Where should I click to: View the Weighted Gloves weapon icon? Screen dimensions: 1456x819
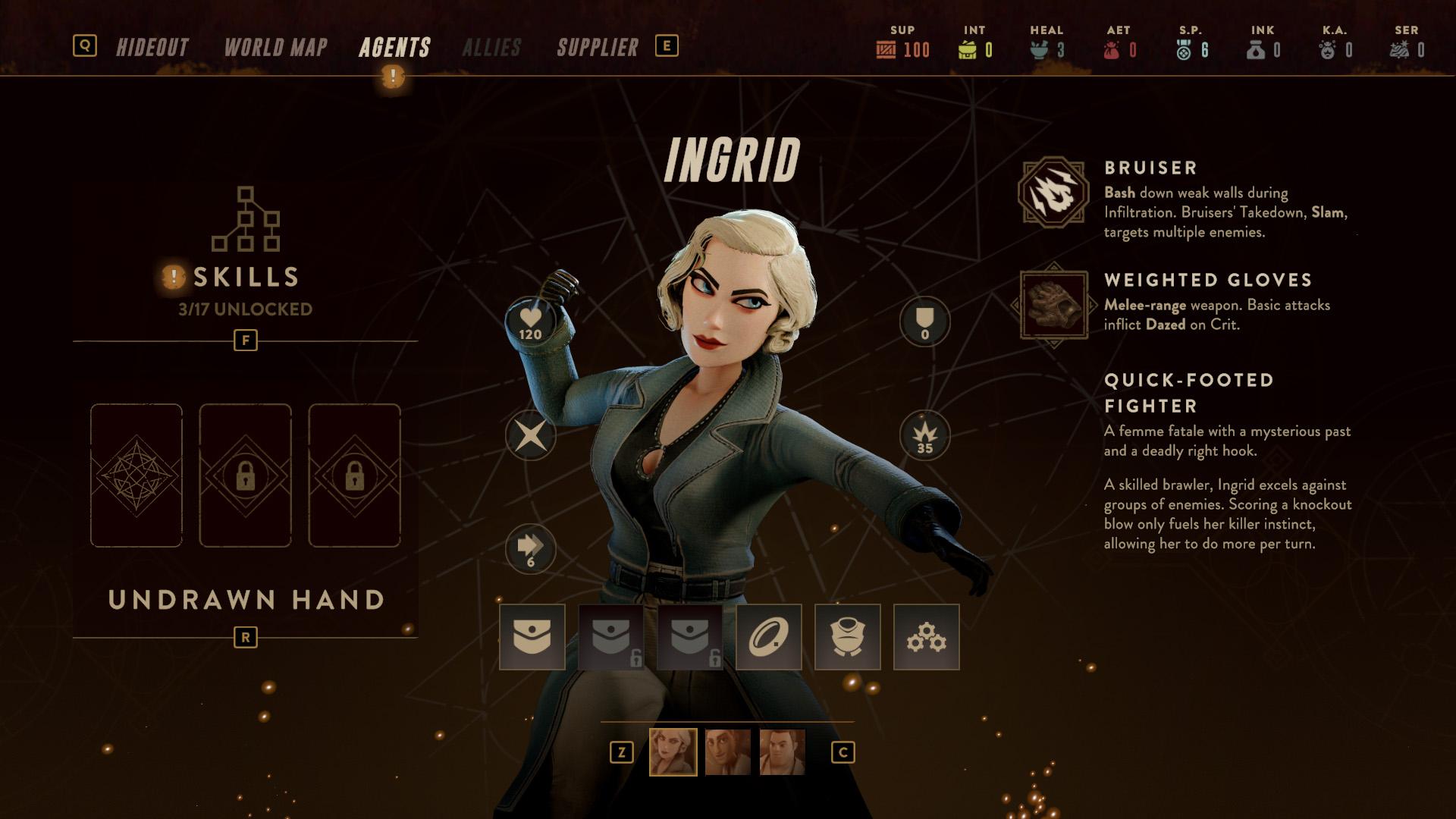coord(1053,305)
